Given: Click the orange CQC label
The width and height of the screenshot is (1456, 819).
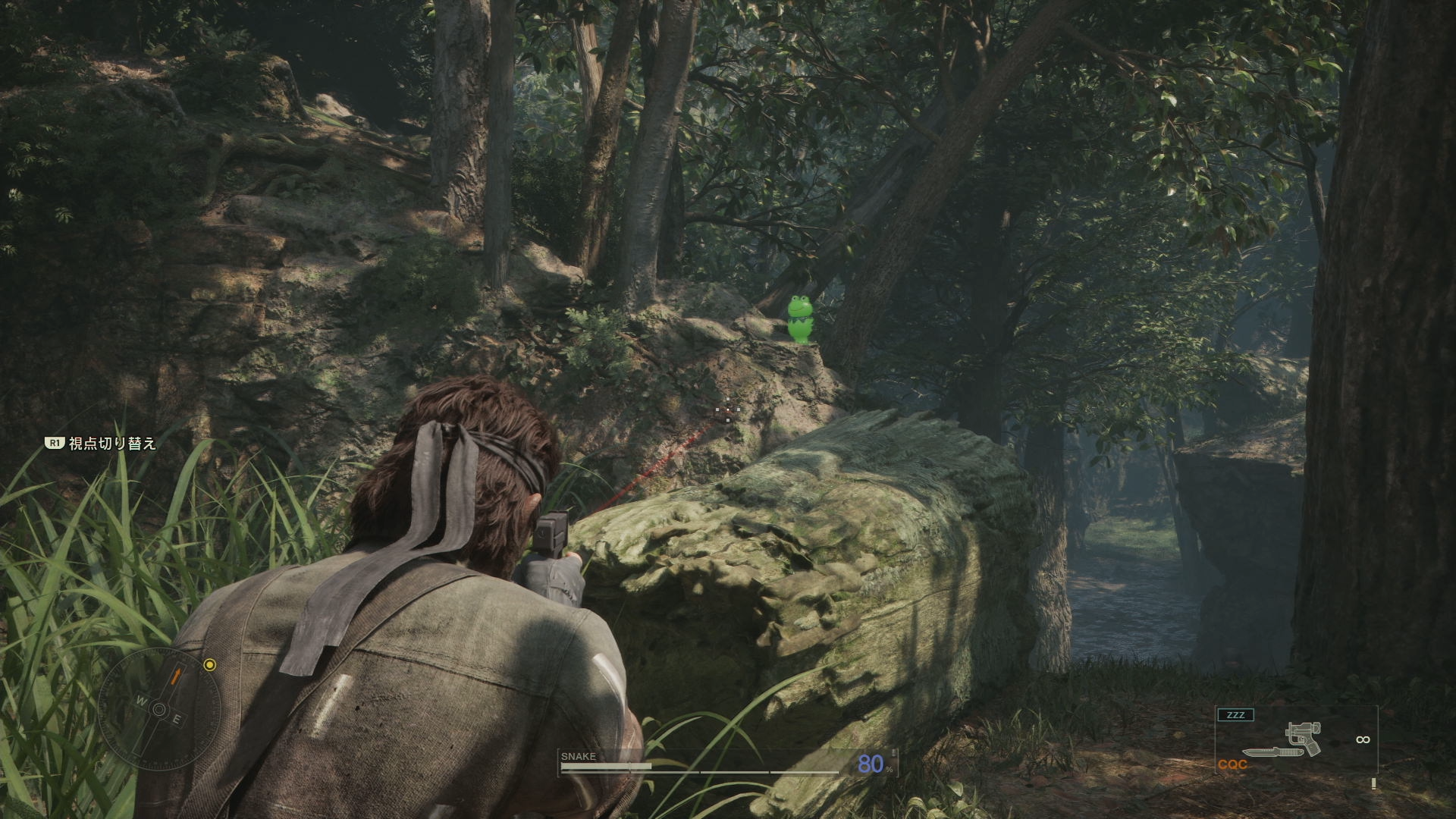Looking at the screenshot, I should tap(1232, 764).
